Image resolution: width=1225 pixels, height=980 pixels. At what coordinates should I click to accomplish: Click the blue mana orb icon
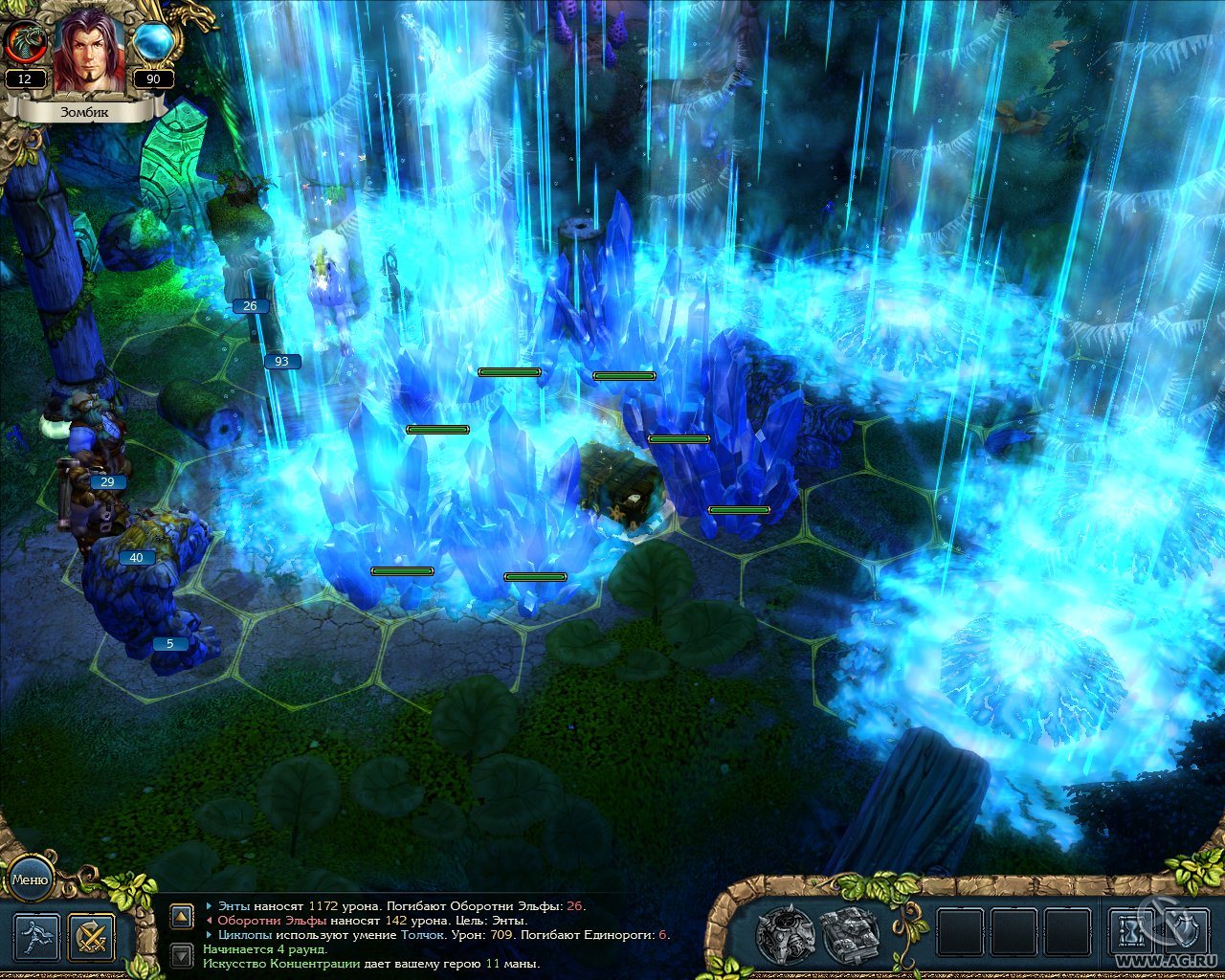click(x=153, y=43)
